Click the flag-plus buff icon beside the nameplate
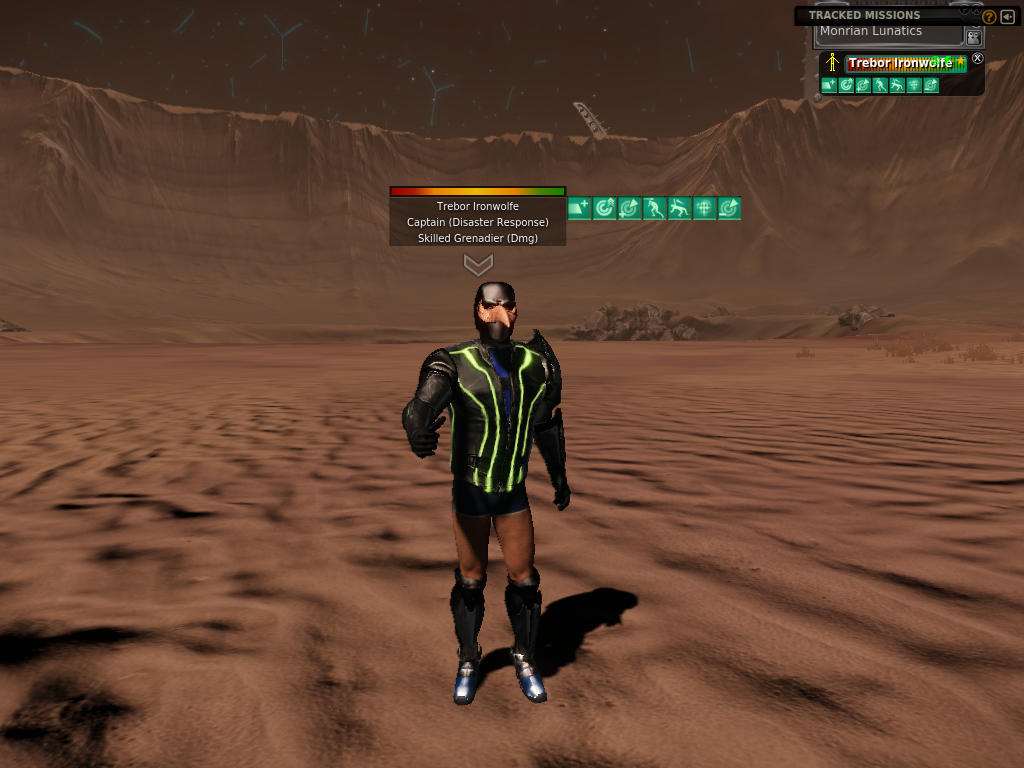Screen dimensions: 1024x768 click(580, 208)
